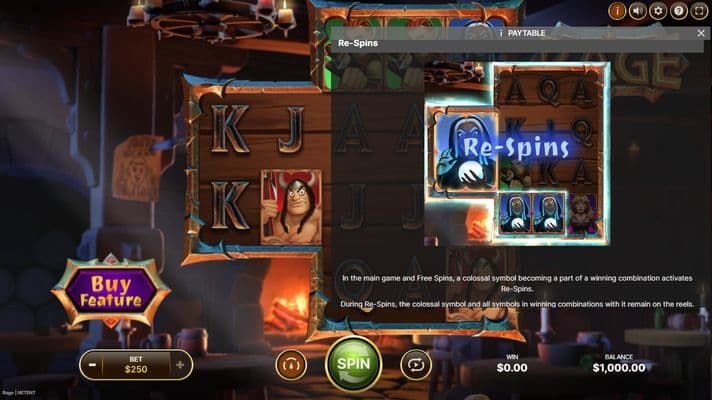712x400 pixels.
Task: Increase the bet with plus
Action: (180, 365)
